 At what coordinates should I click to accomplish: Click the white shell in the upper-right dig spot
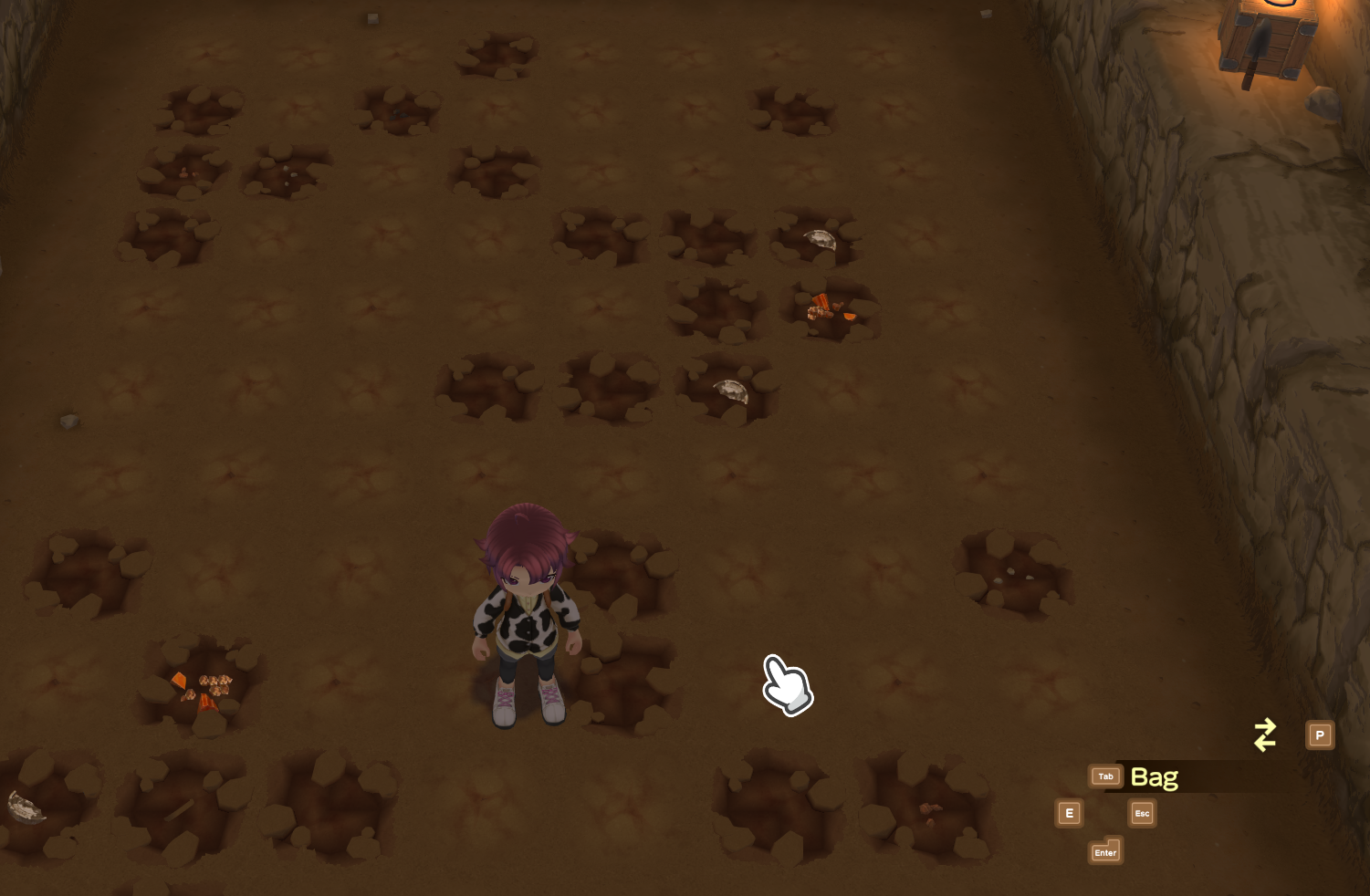pos(821,239)
